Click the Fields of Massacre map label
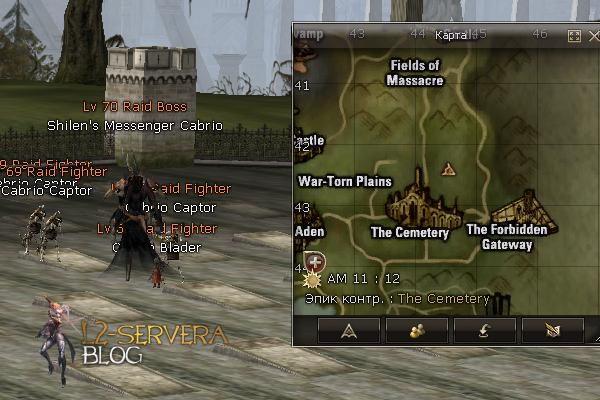Viewport: 600px width, 400px height. pos(416,72)
